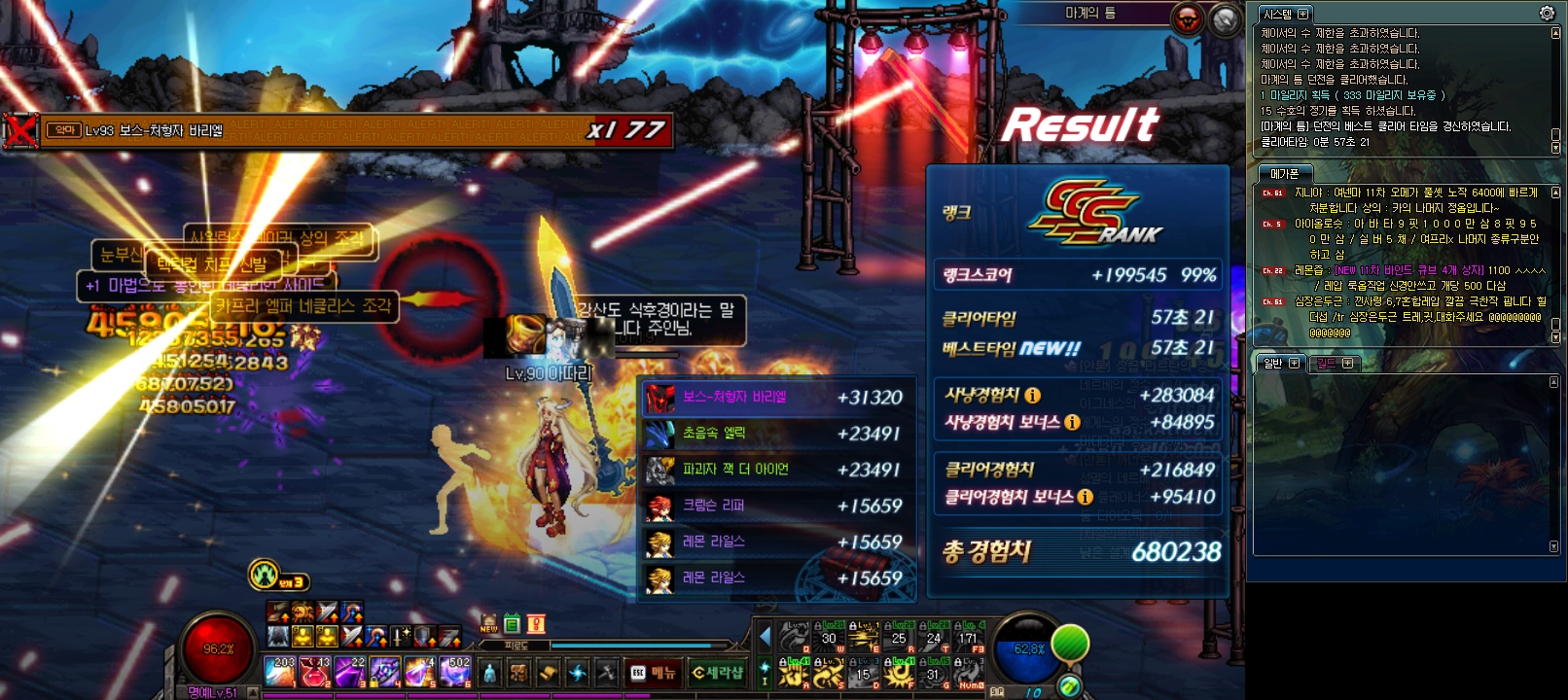Open chat settings with the gear icon

(1547, 14)
